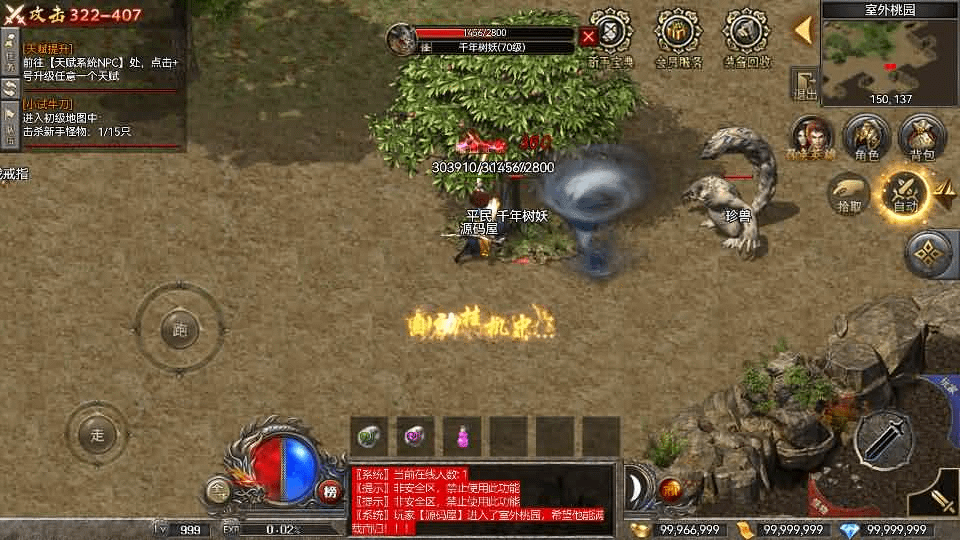Open the hero portrait button beside 角色

coord(813,138)
